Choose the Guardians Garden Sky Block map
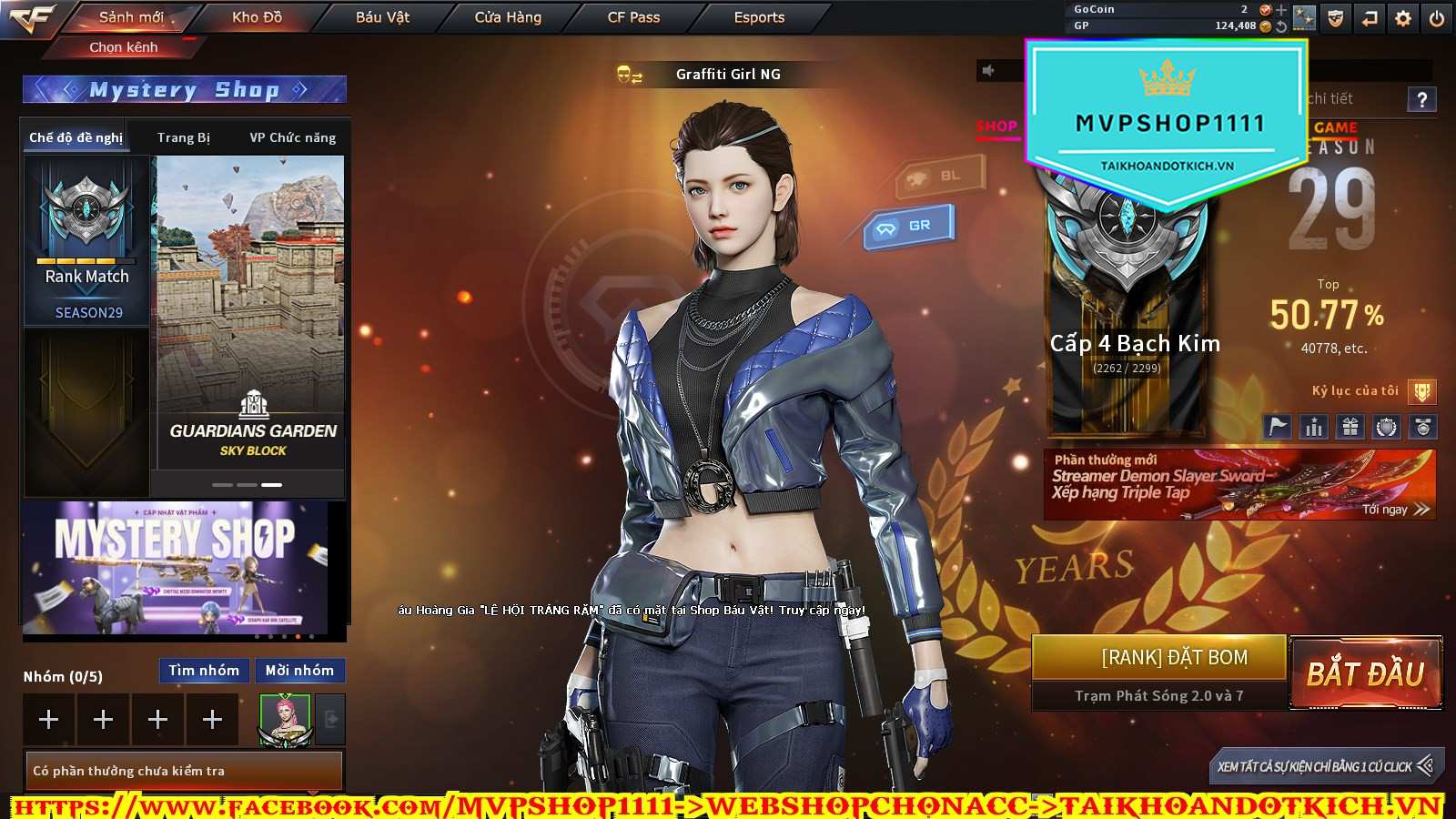 251,309
